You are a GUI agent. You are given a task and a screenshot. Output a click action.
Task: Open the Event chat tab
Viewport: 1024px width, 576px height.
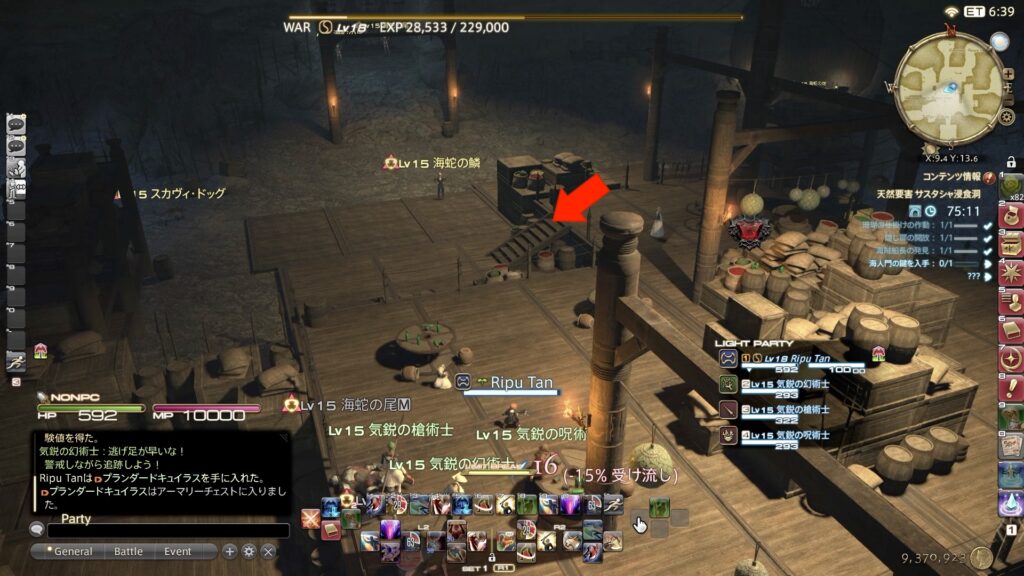pos(178,551)
